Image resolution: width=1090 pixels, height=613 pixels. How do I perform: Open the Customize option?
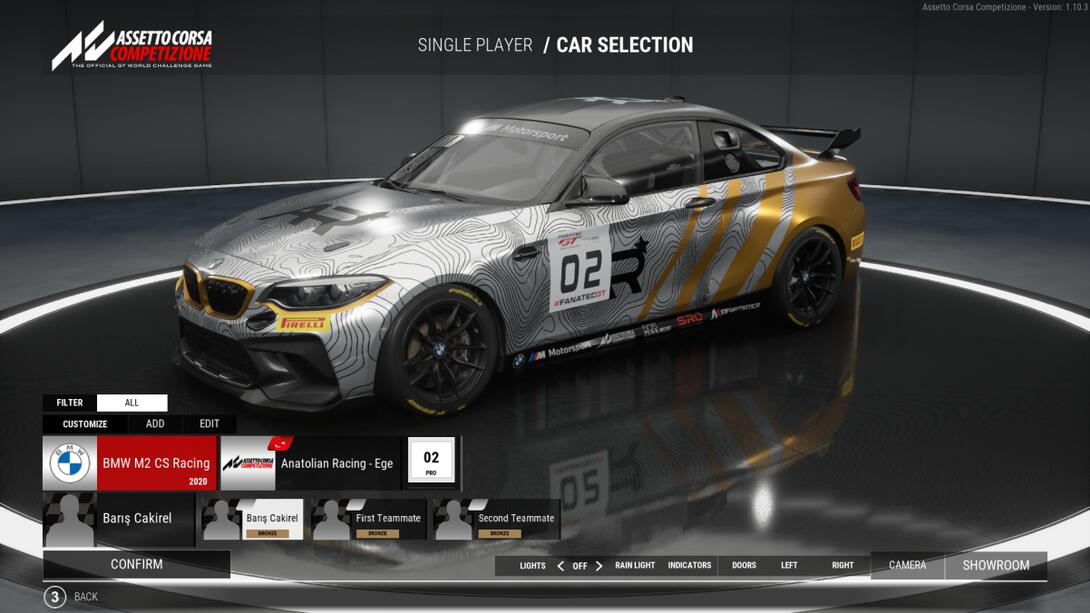[x=85, y=424]
